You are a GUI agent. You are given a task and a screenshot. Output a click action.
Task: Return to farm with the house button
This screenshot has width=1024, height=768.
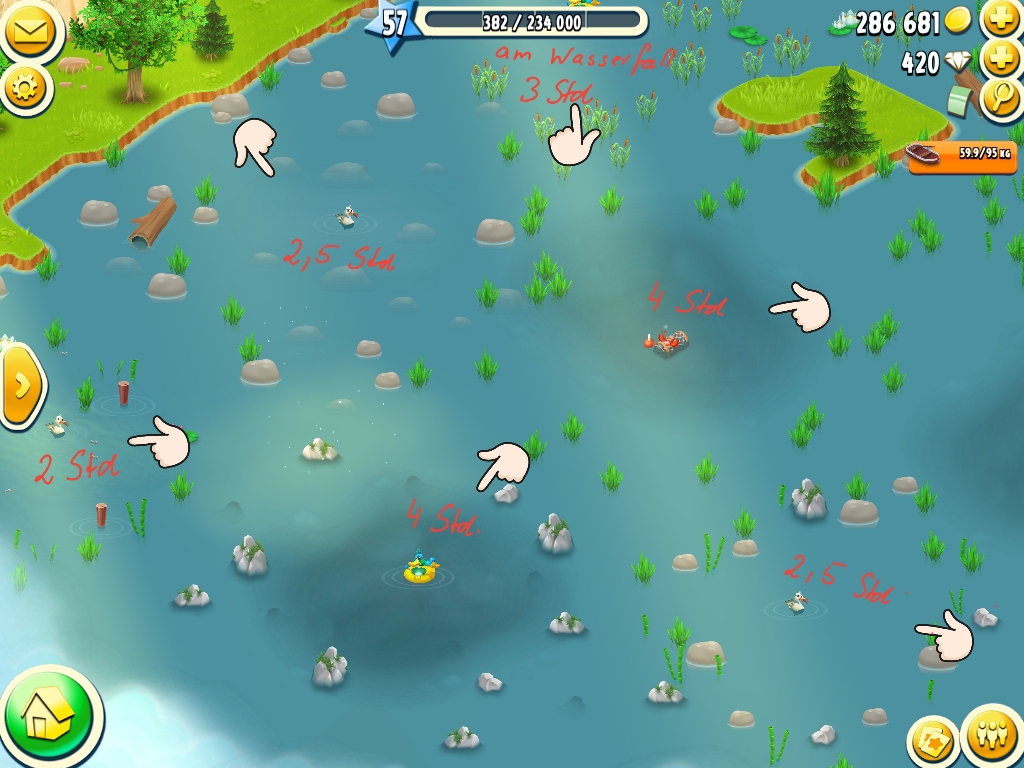click(x=48, y=715)
